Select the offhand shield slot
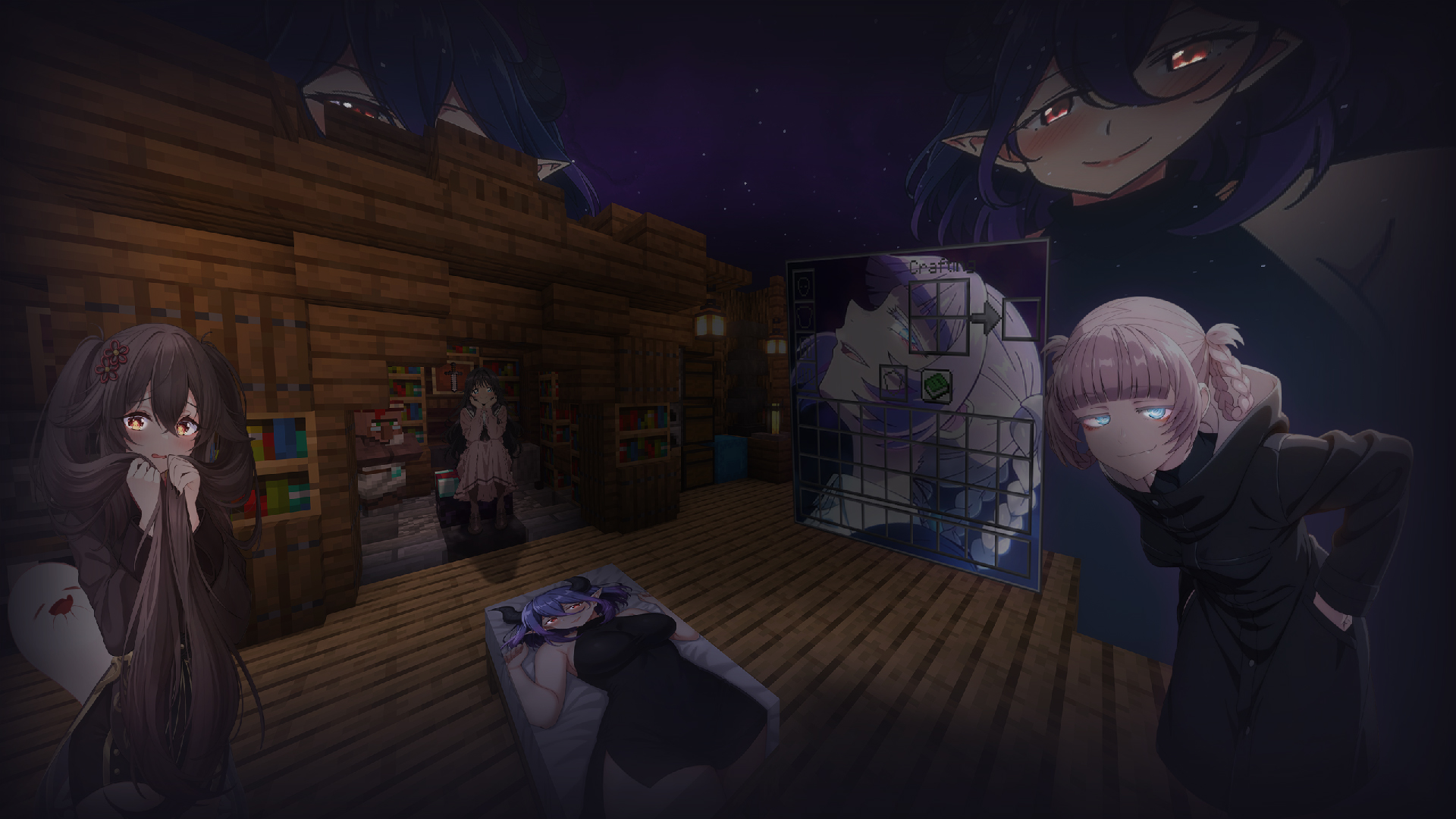1456x819 pixels. (x=893, y=381)
